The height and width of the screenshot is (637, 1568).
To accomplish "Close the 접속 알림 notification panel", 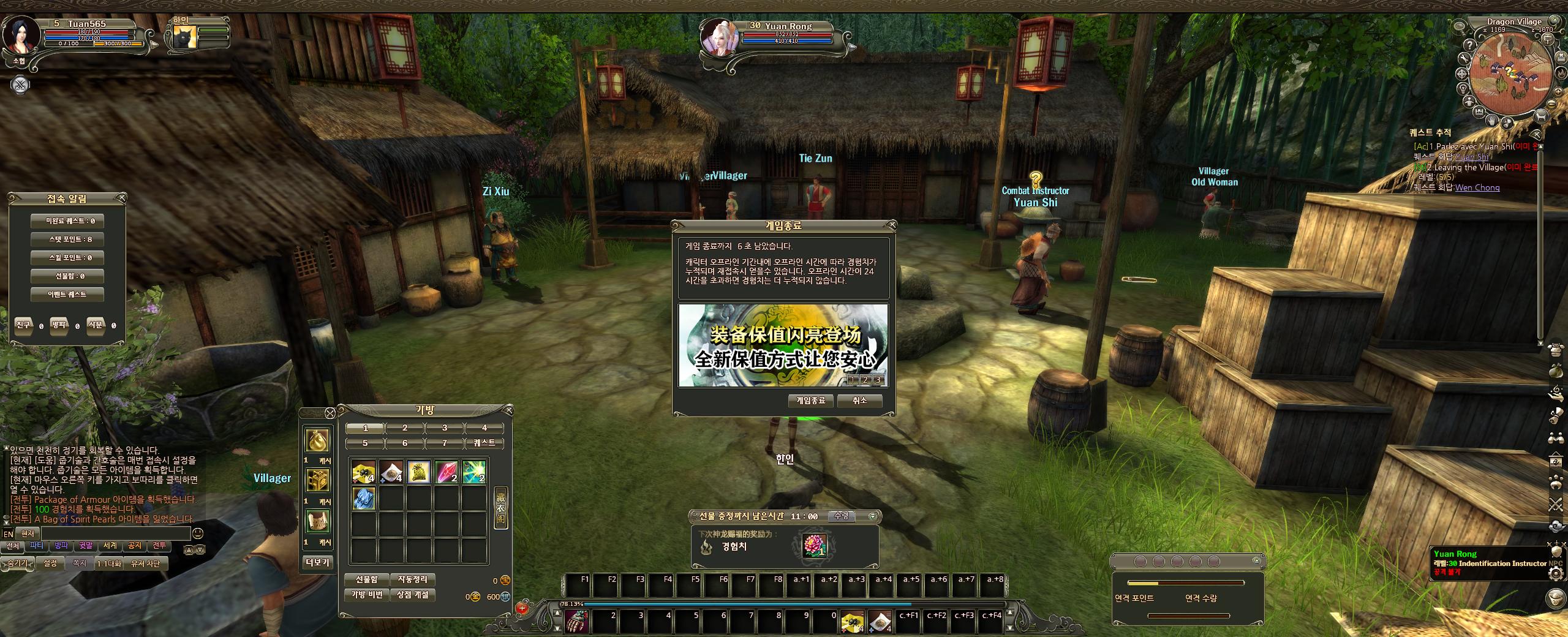I will coord(122,198).
